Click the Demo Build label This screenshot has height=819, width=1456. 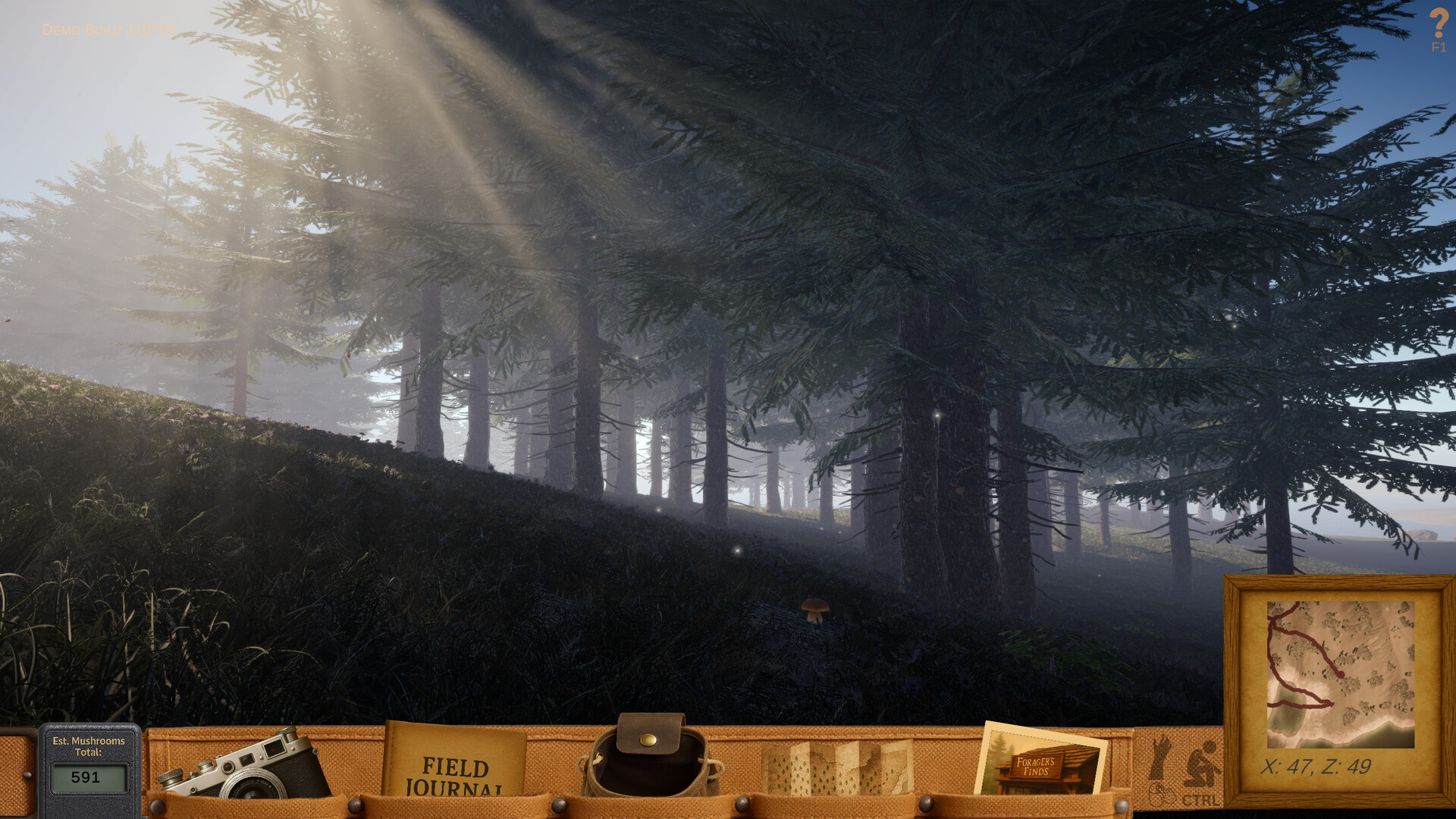pyautogui.click(x=108, y=30)
